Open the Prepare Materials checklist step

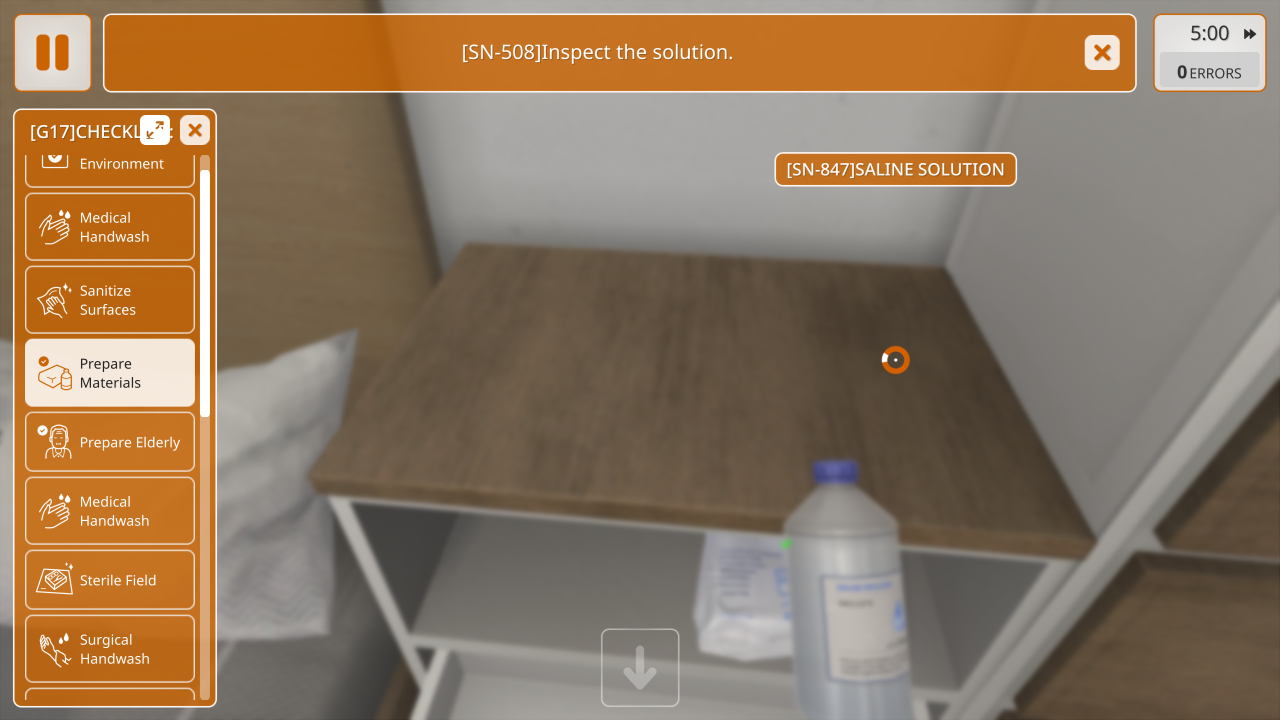[110, 373]
